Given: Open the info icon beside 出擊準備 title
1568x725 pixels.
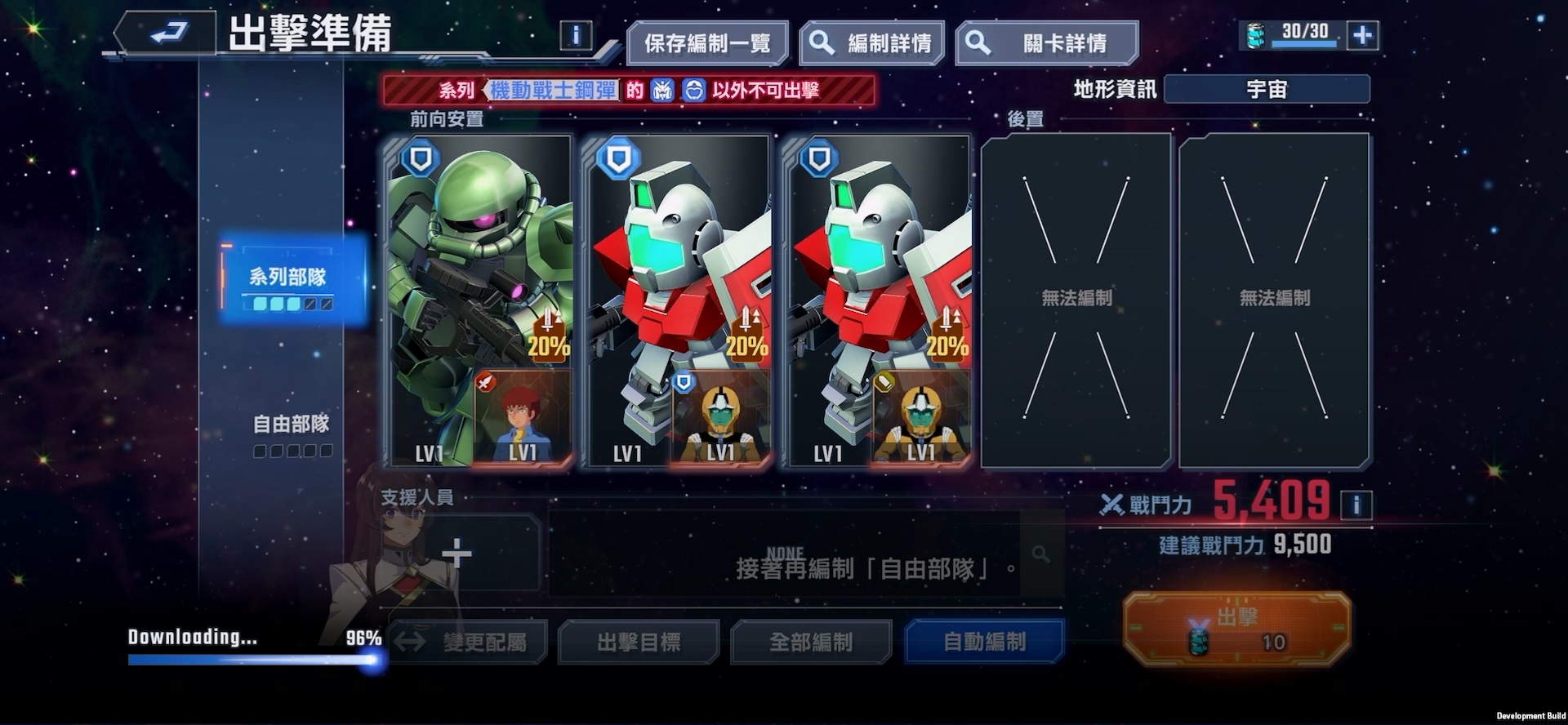Looking at the screenshot, I should [579, 33].
